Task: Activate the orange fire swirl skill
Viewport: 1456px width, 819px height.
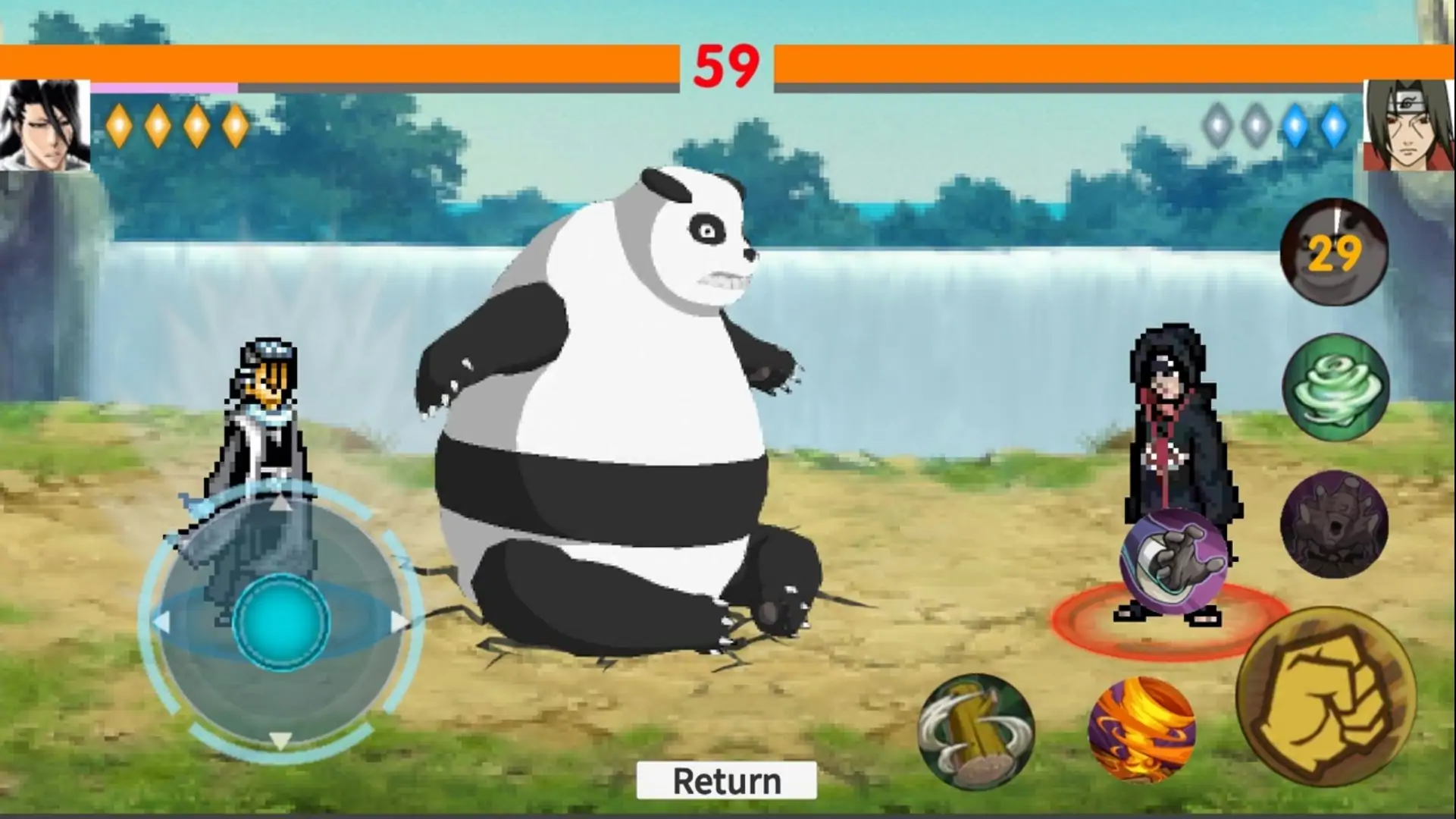Action: pyautogui.click(x=1141, y=730)
